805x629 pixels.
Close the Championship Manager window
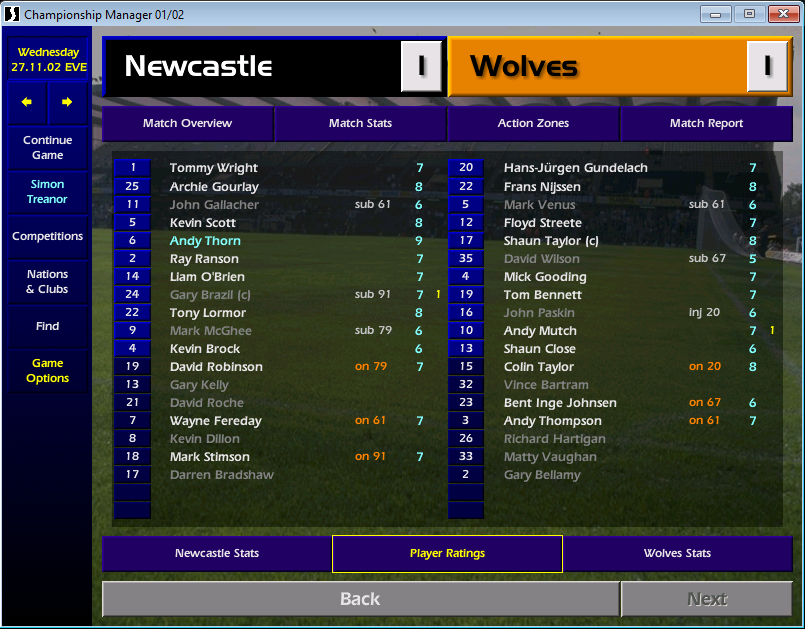780,14
